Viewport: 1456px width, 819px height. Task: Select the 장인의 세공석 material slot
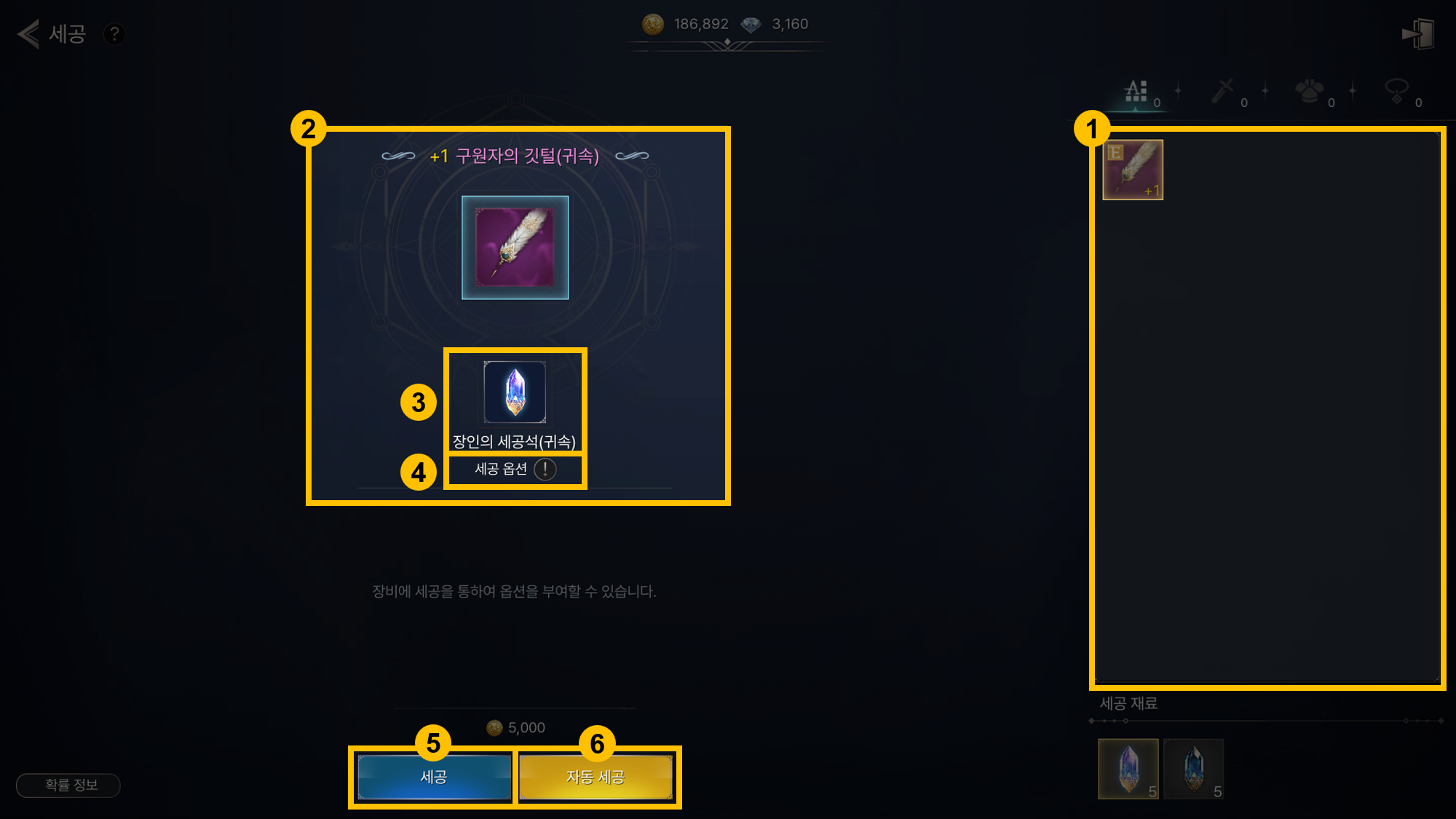tap(515, 392)
